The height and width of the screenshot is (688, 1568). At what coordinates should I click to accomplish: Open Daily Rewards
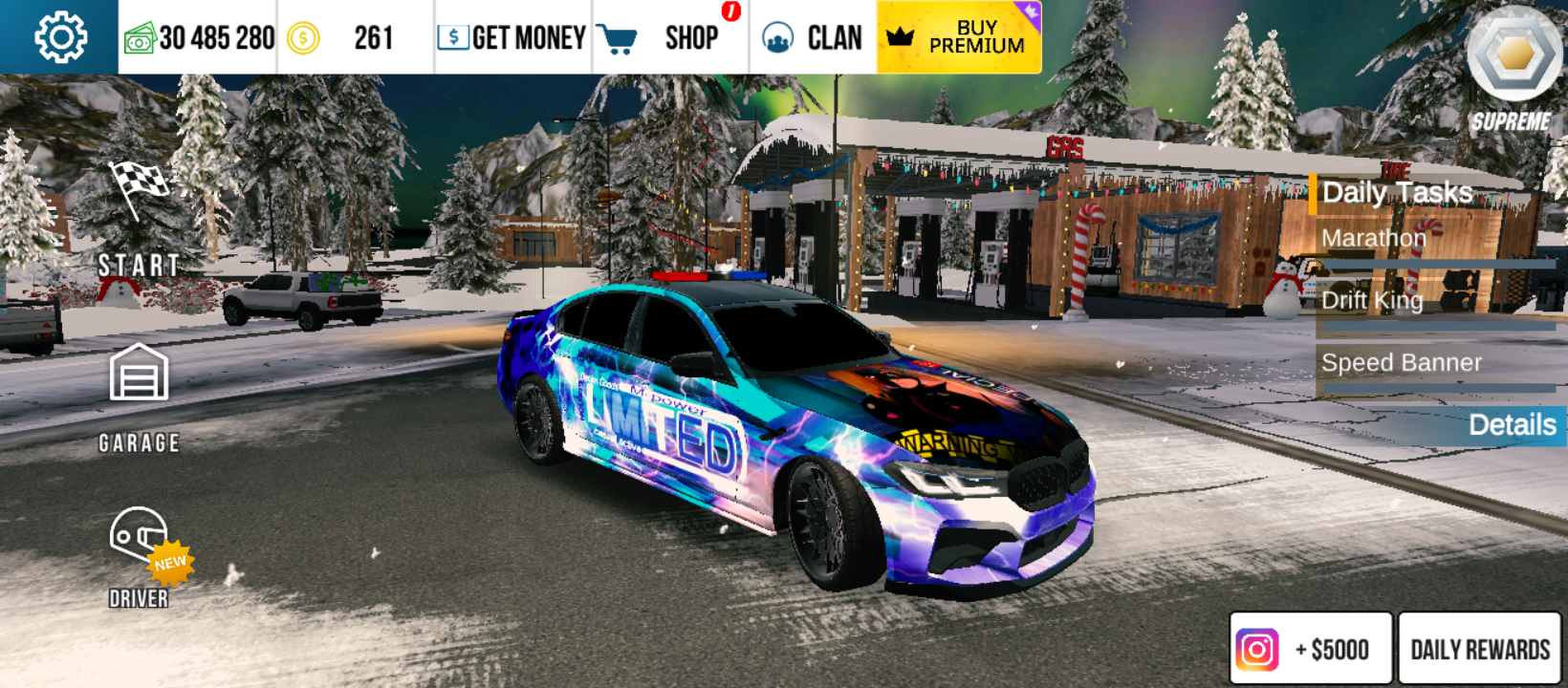point(1479,649)
